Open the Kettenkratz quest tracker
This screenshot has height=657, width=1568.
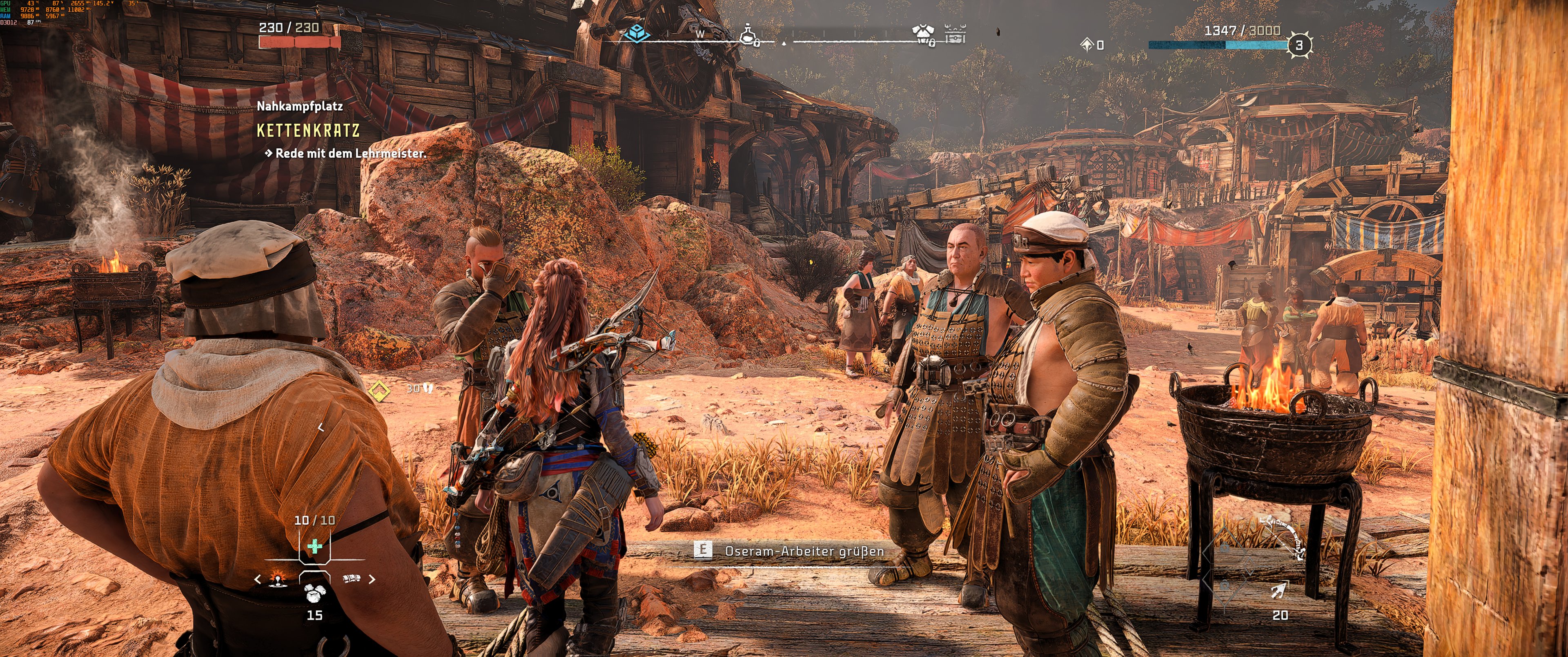[308, 130]
